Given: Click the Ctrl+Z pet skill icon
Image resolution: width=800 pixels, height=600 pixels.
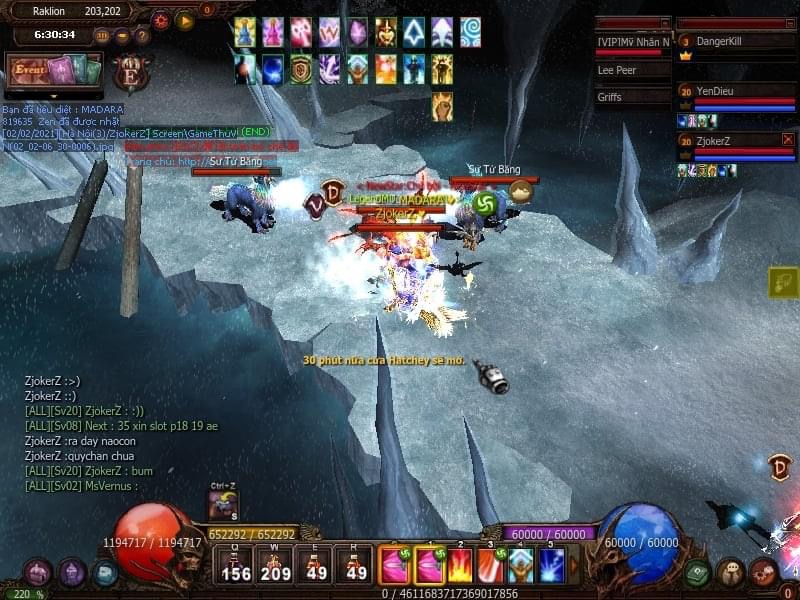Looking at the screenshot, I should click(223, 507).
